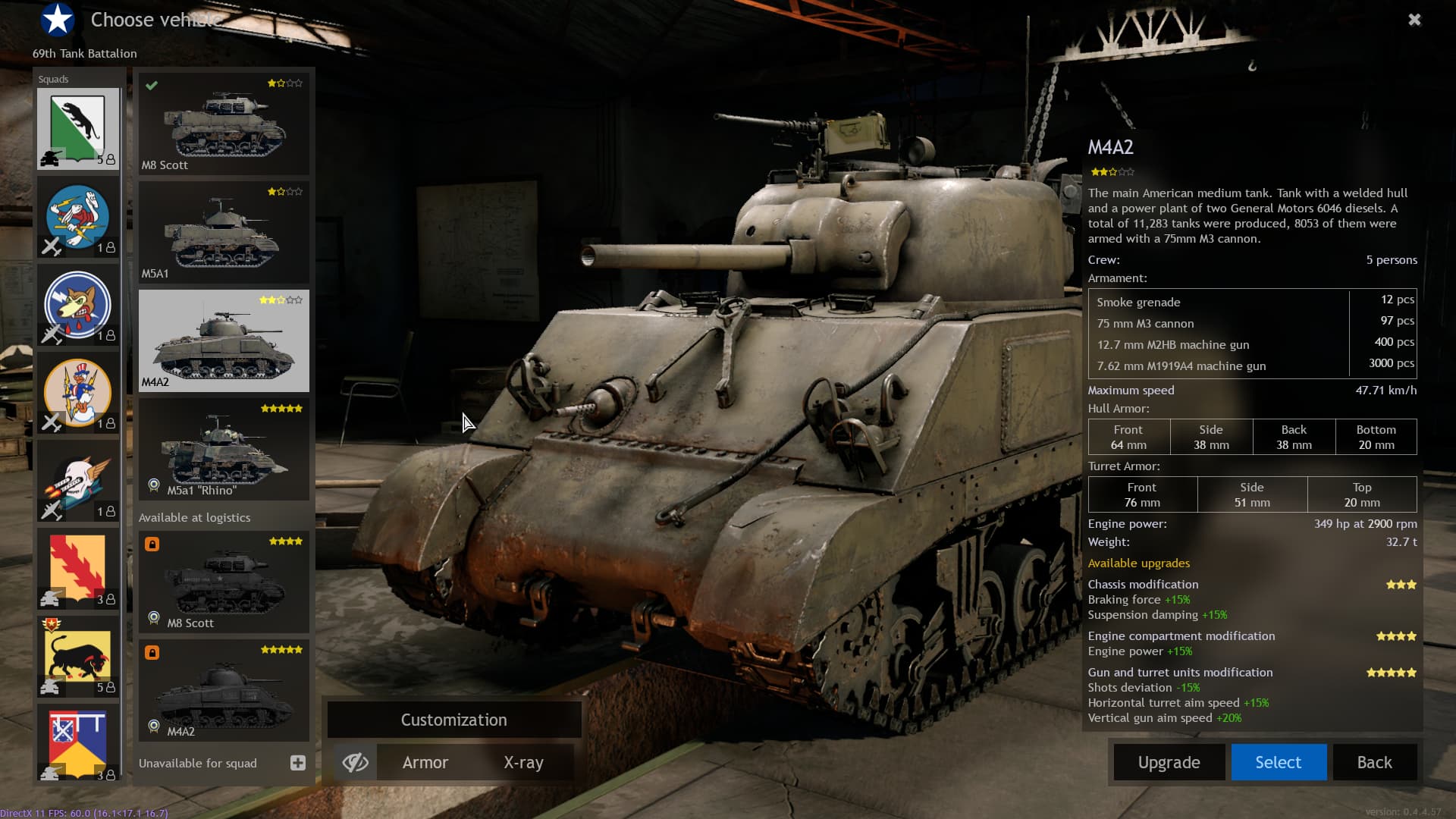The height and width of the screenshot is (819, 1456).
Task: Select the black panther squad emblem
Action: [x=78, y=128]
